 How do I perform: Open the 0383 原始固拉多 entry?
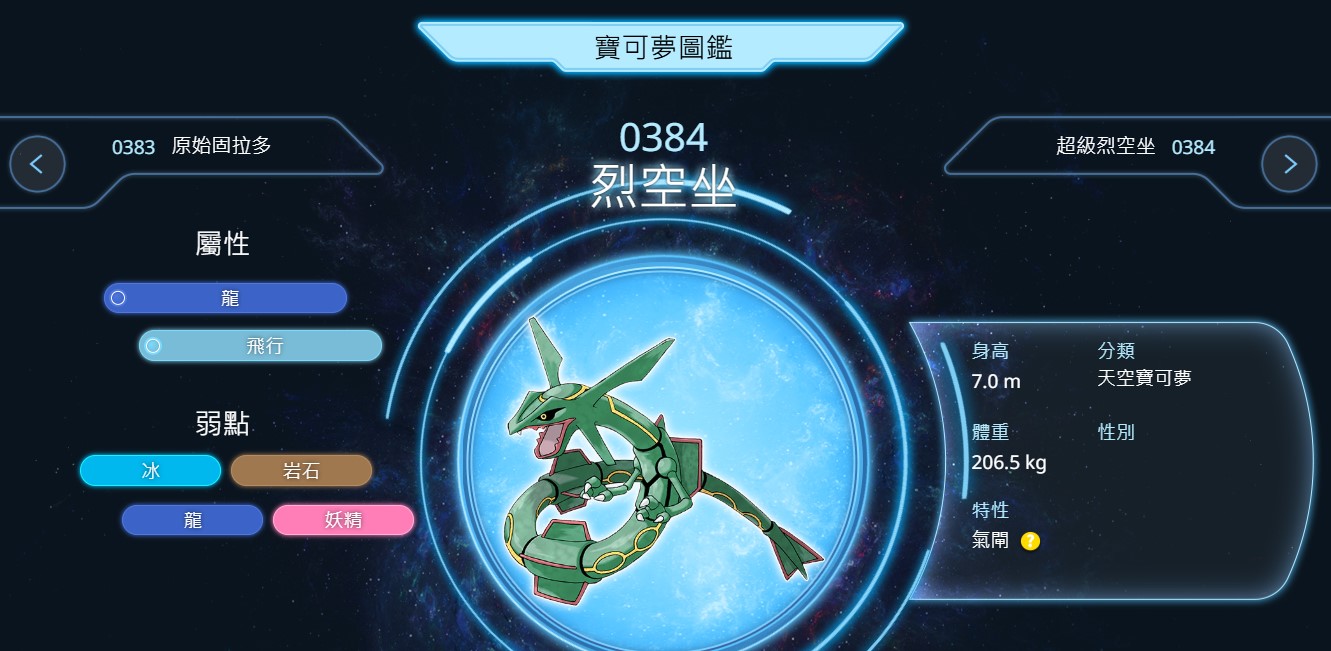(192, 146)
